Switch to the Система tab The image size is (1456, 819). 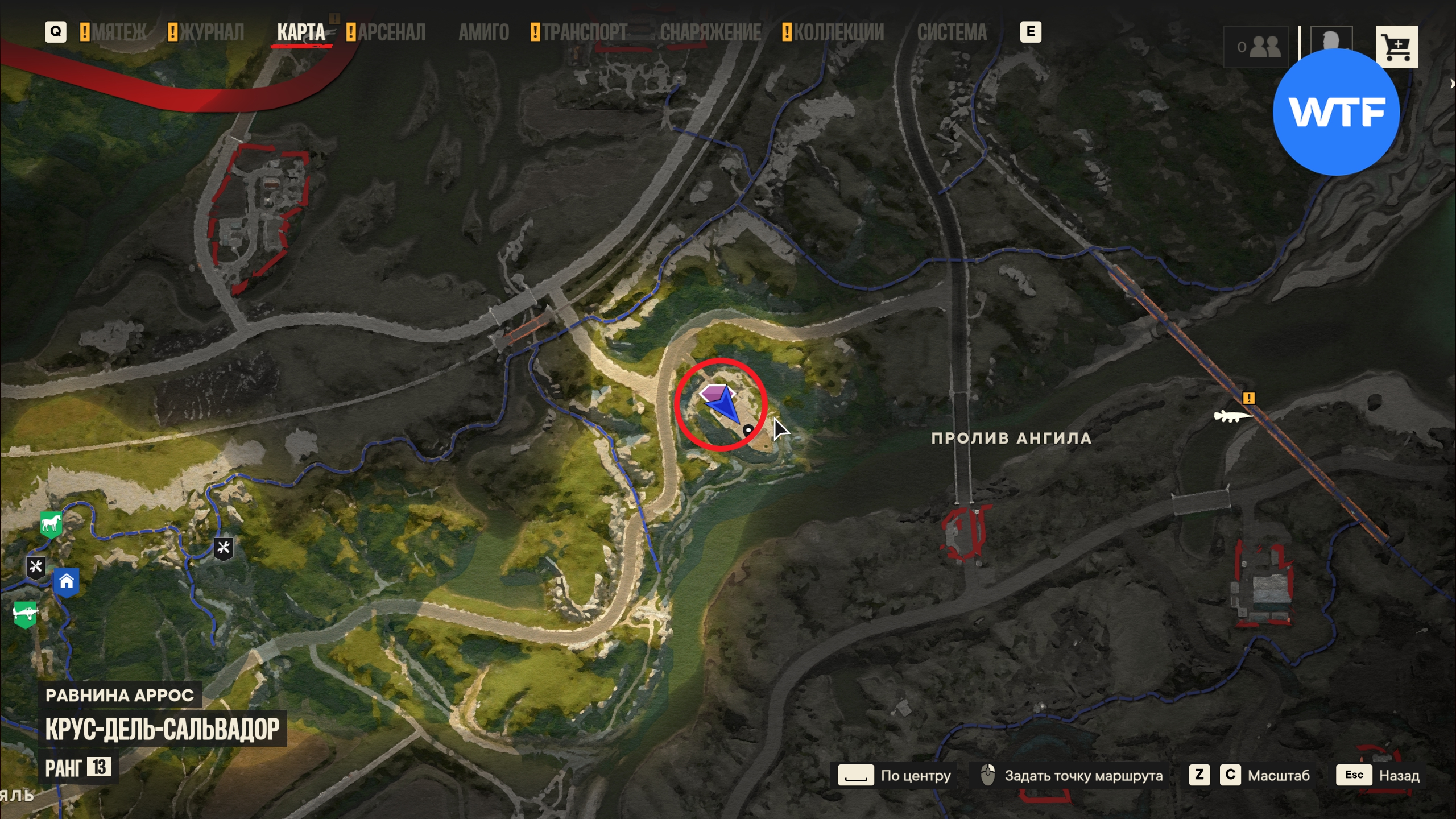pyautogui.click(x=952, y=32)
